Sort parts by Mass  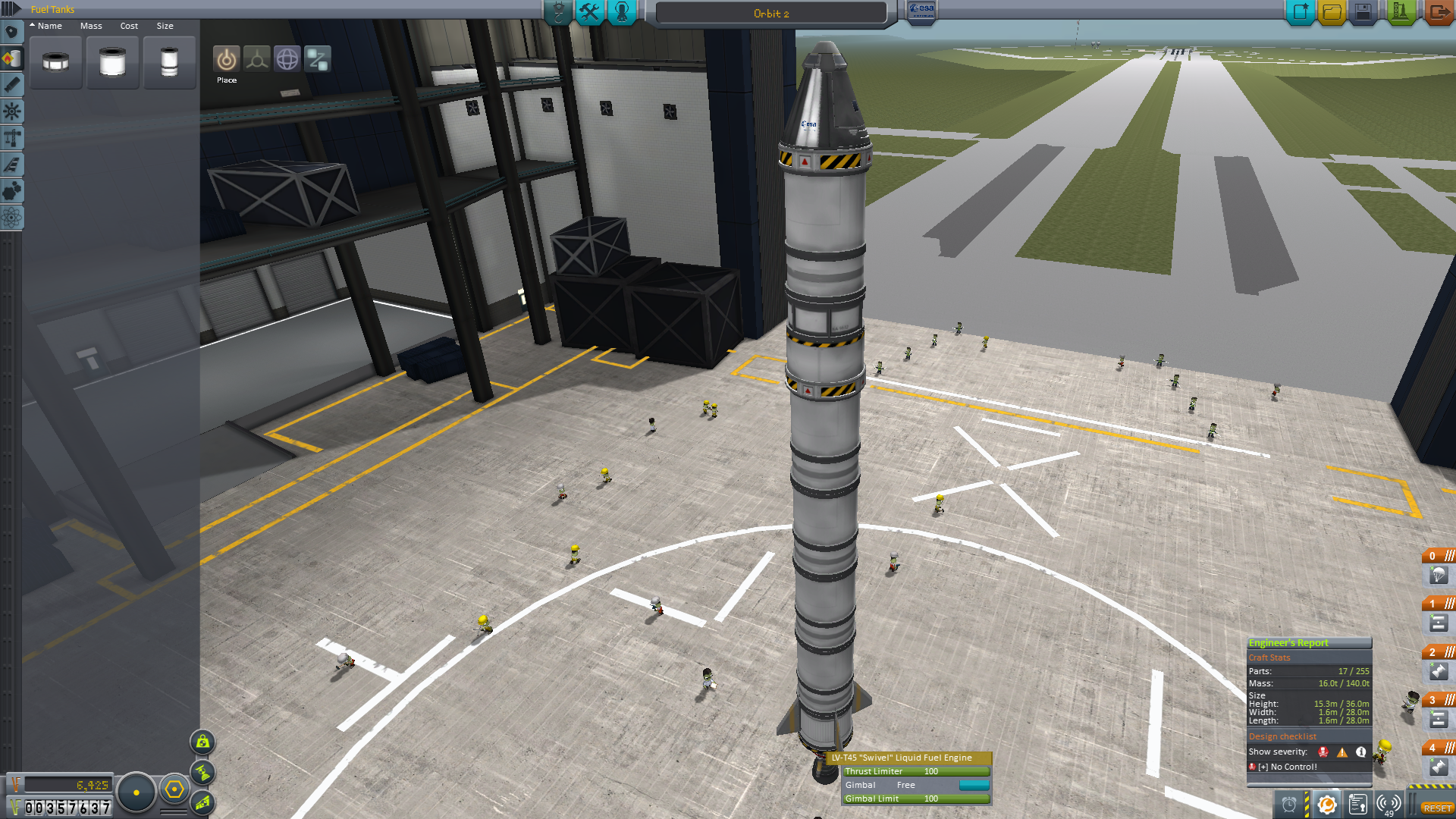(x=91, y=26)
